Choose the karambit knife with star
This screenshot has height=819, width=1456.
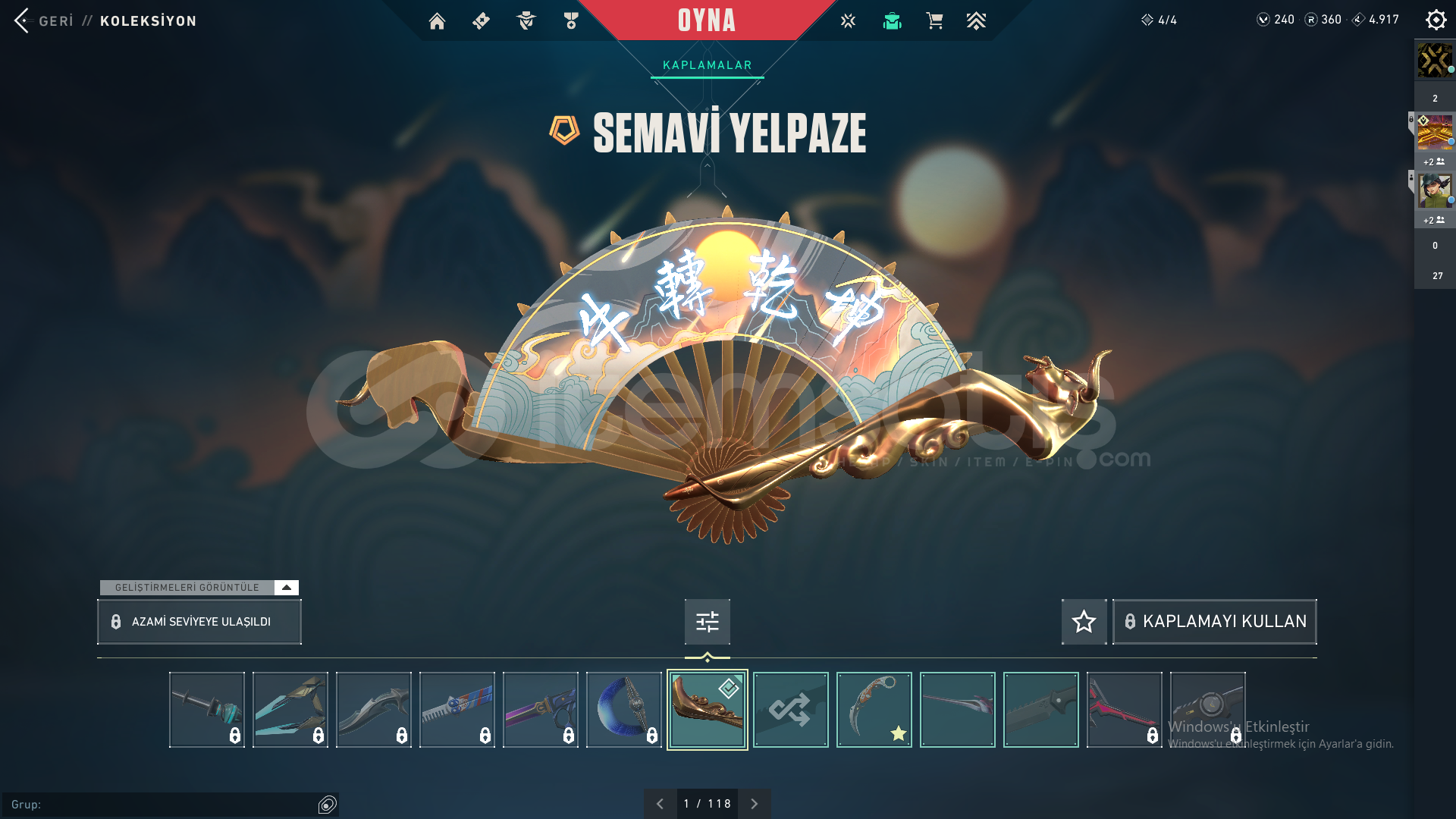[x=874, y=710]
